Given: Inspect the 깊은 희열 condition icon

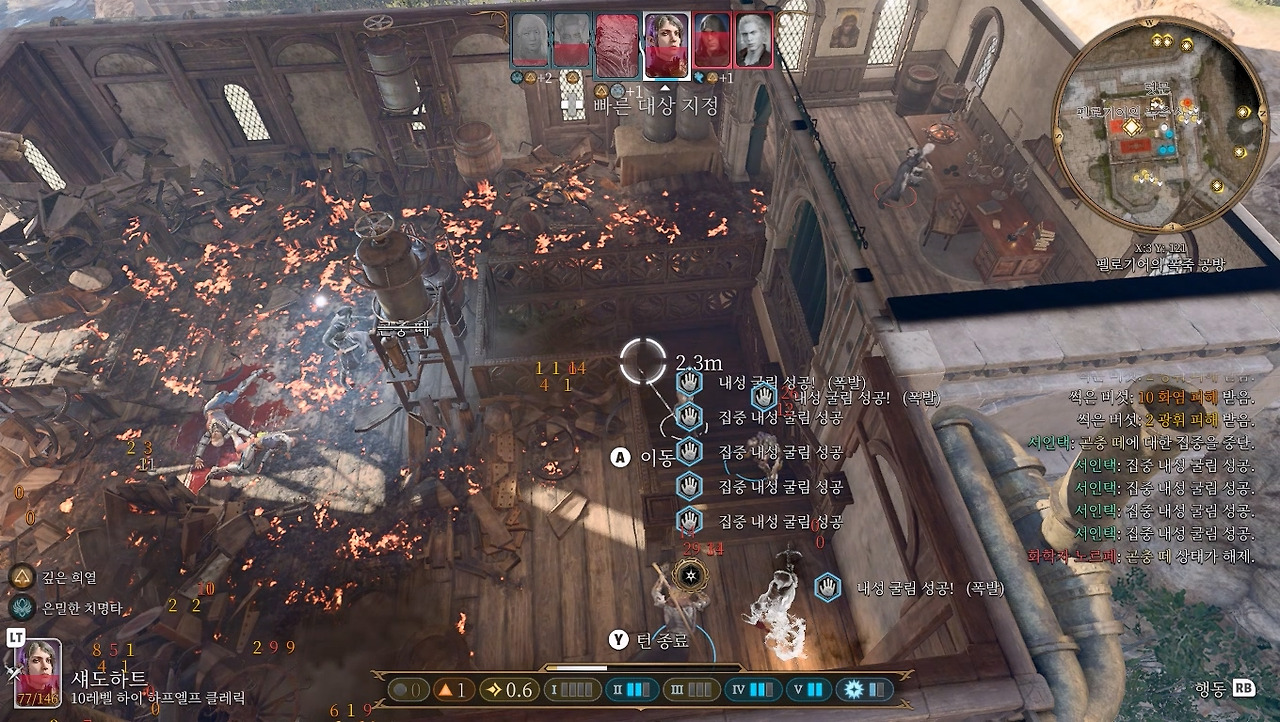Looking at the screenshot, I should click(x=22, y=577).
